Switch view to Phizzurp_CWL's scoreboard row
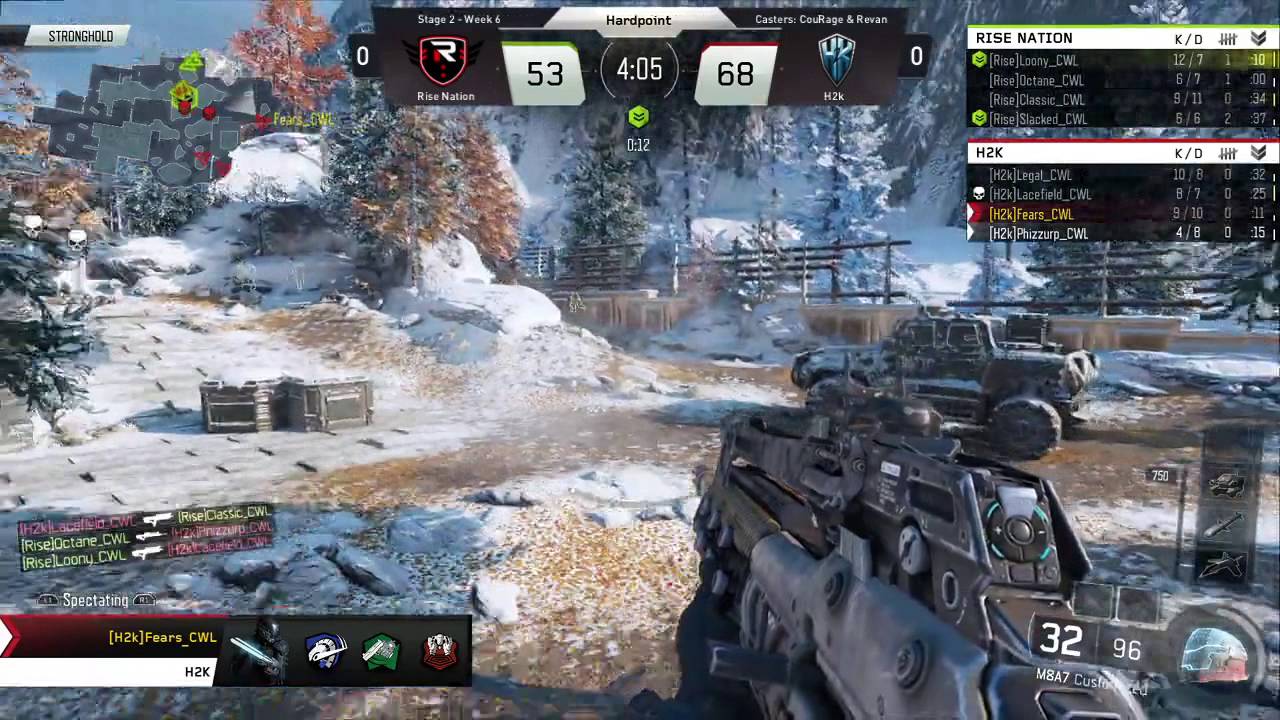The image size is (1280, 720). (1038, 233)
